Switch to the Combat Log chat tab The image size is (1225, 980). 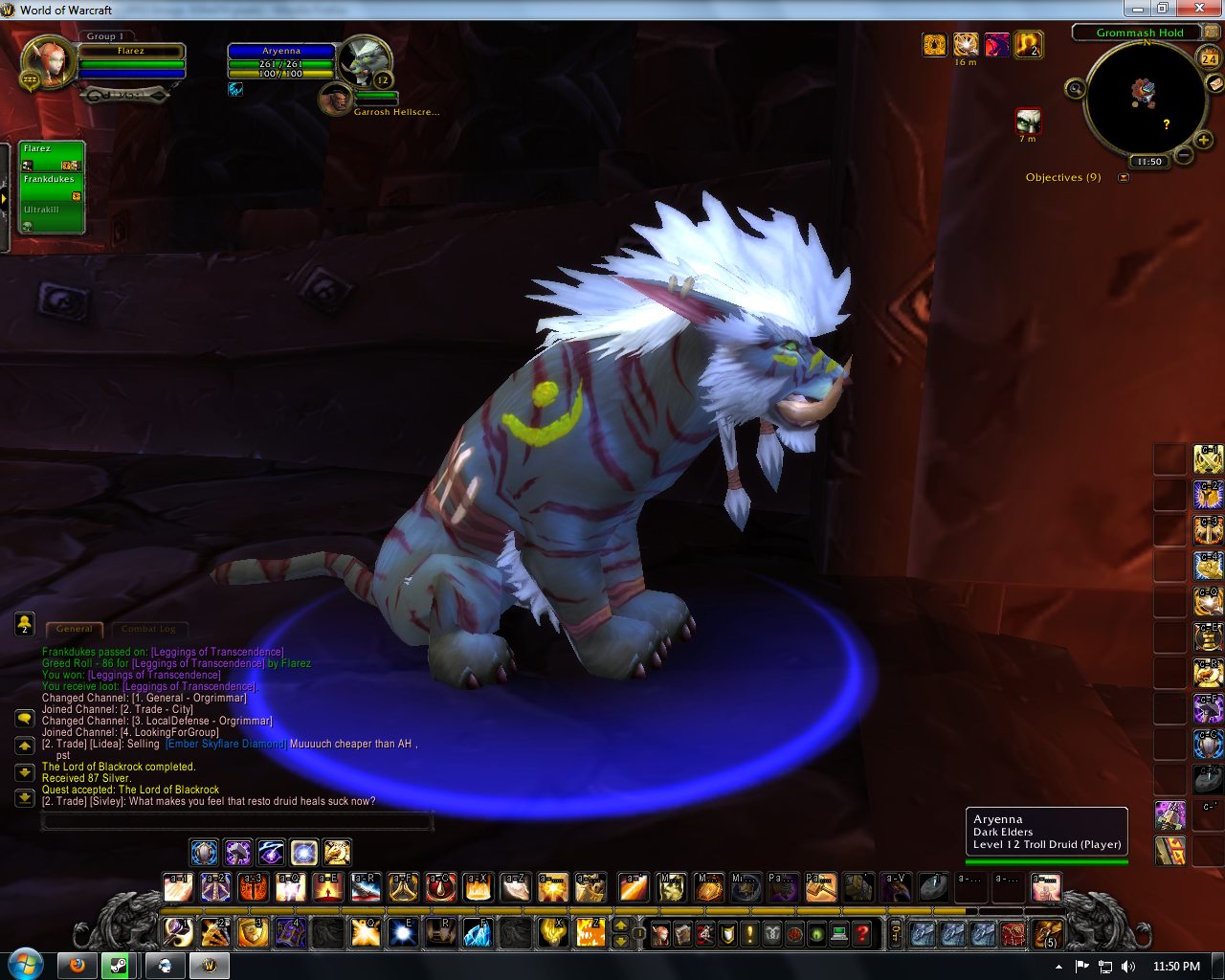tap(148, 629)
